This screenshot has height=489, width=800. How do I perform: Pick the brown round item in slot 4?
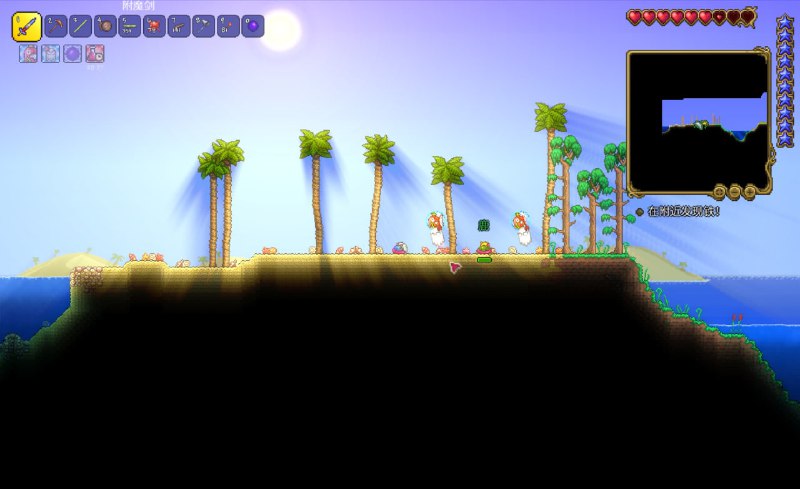click(105, 26)
